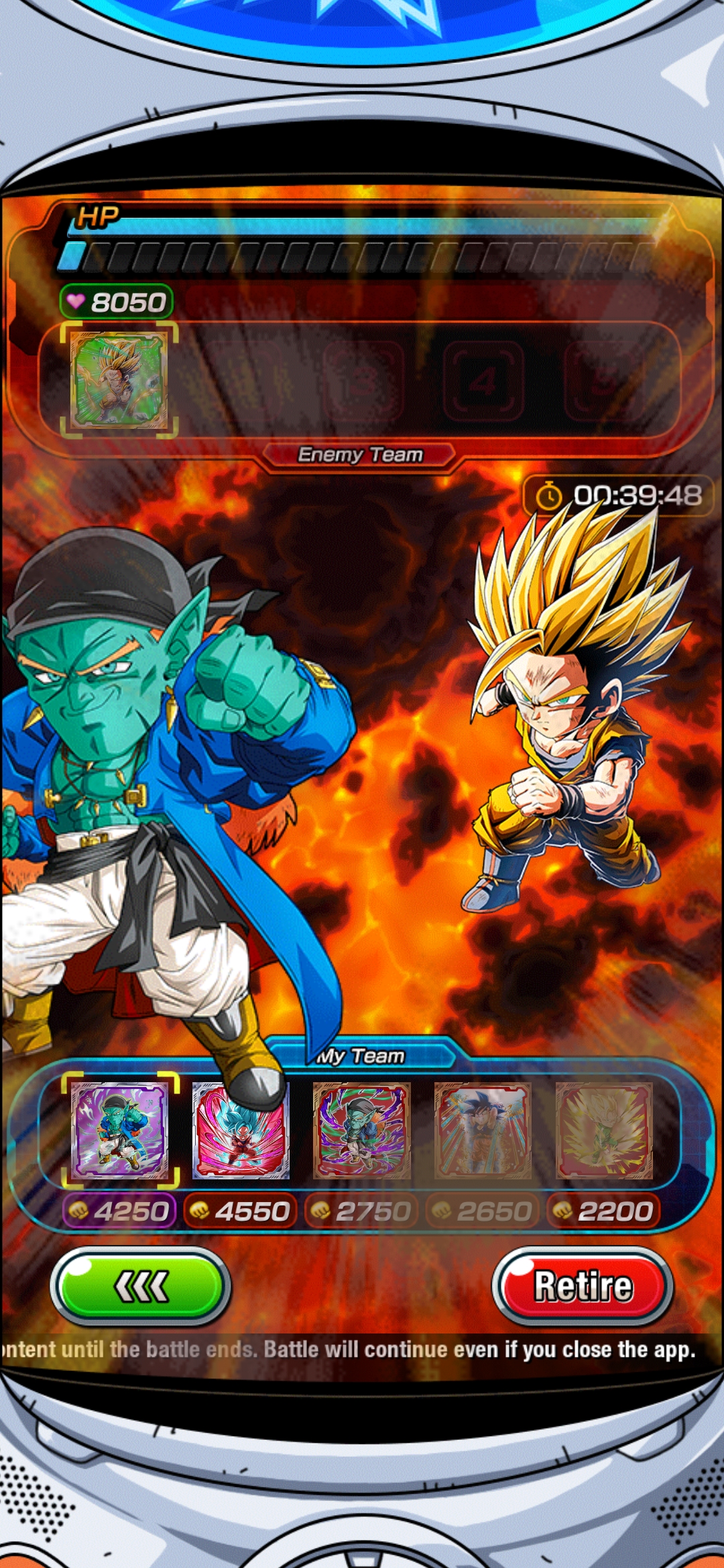Select the golden Super Saiyan card above 2200
Viewport: 724px width, 1568px height.
pos(604,1130)
